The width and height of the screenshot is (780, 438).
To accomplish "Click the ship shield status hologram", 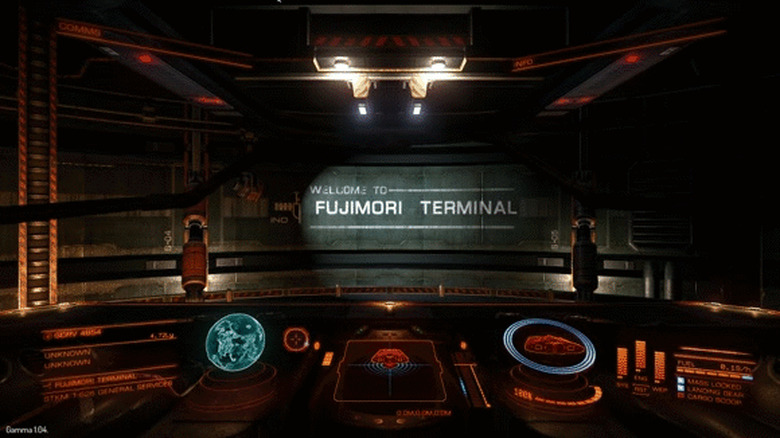I will pos(548,347).
